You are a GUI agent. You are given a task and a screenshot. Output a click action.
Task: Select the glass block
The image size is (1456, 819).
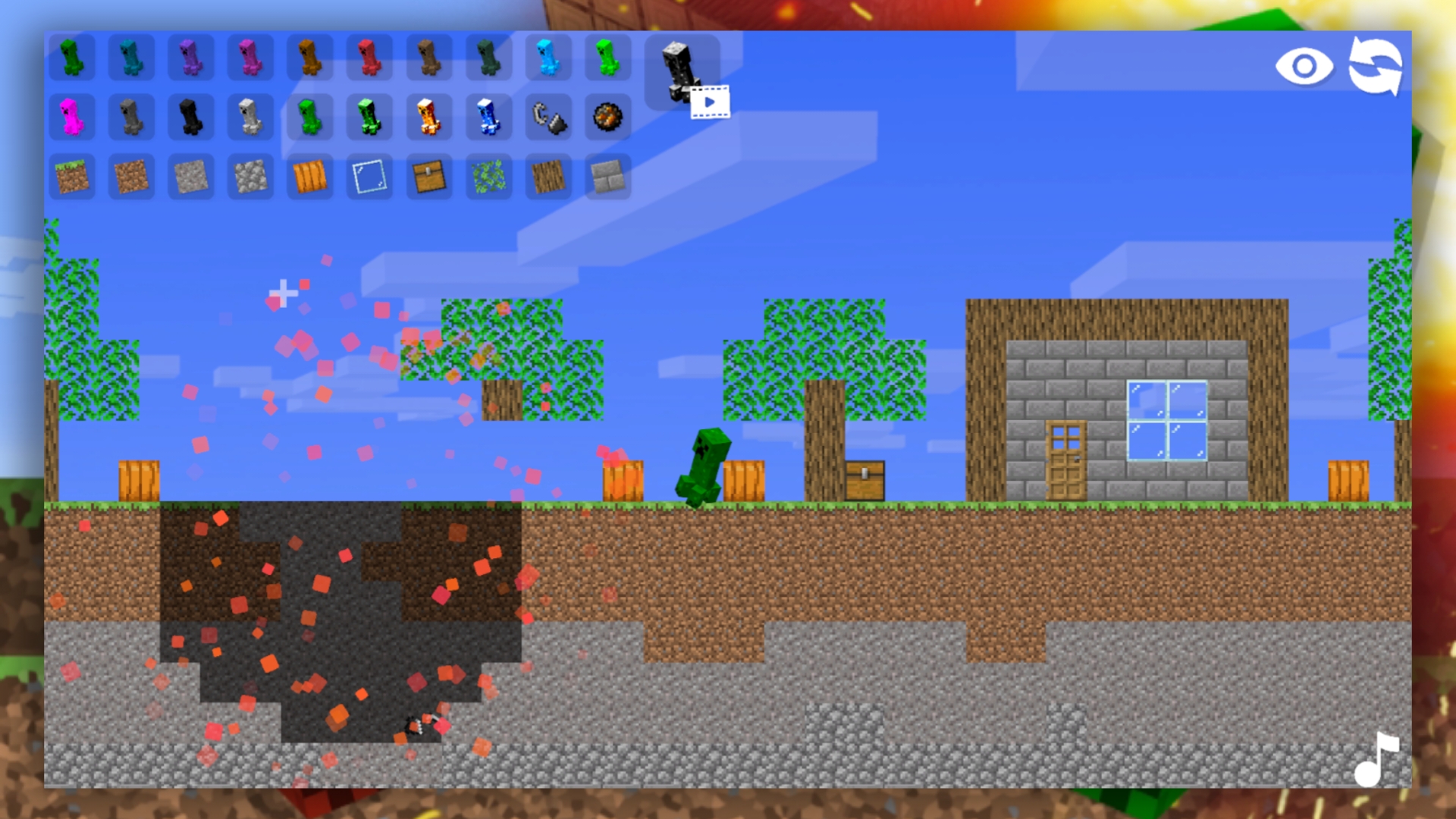369,176
